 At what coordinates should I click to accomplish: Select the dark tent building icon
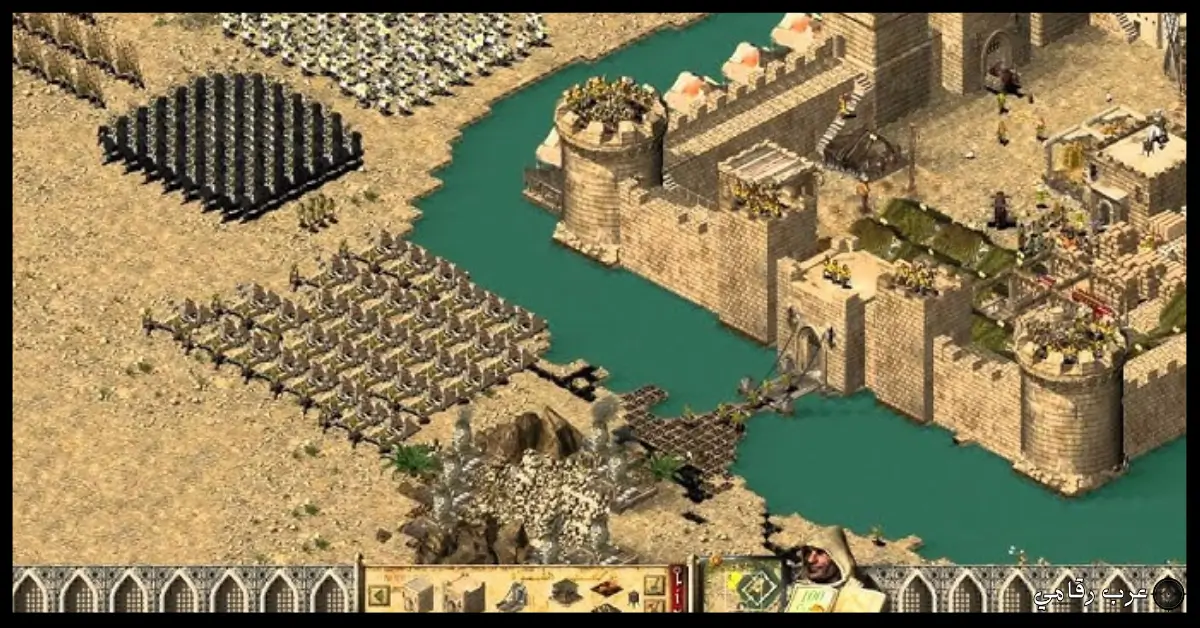[566, 591]
